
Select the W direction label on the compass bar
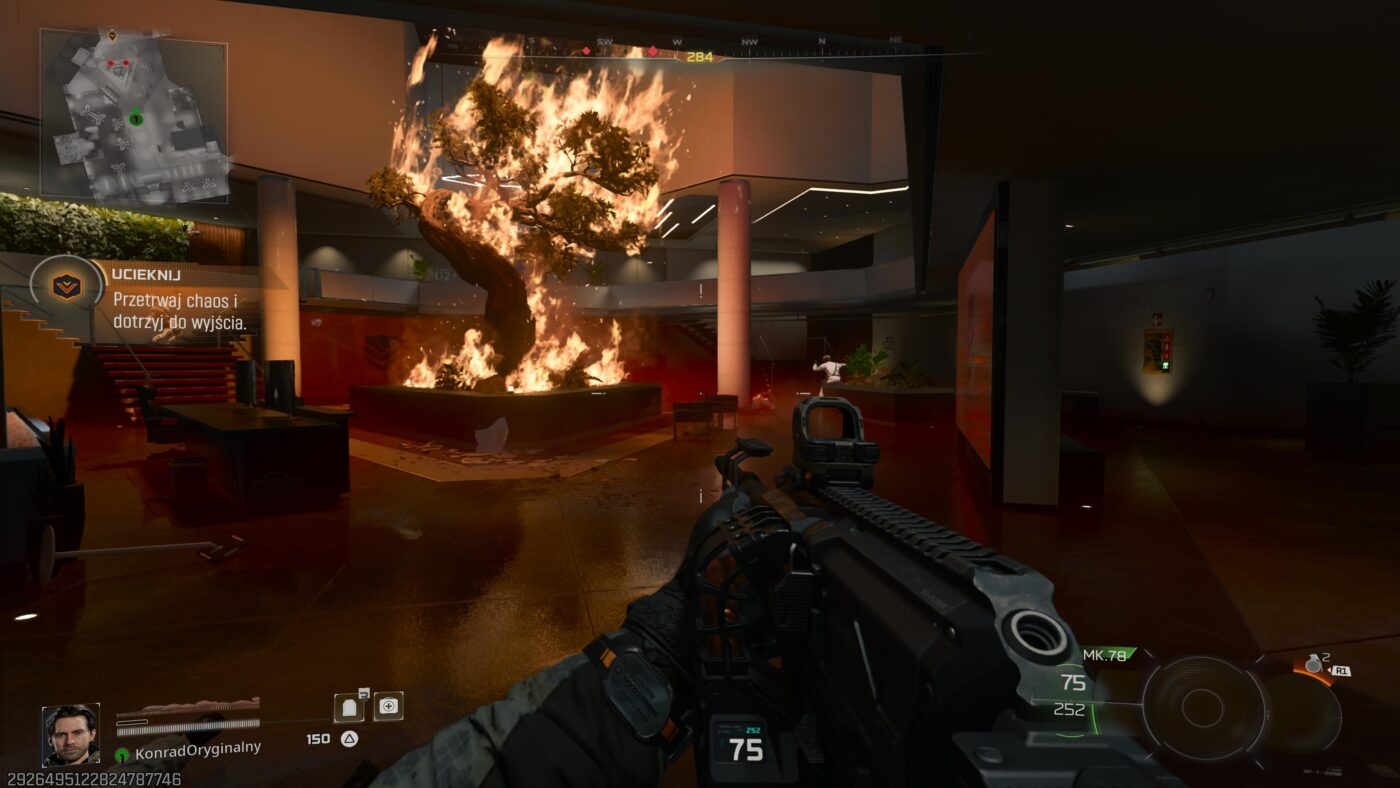tap(675, 43)
